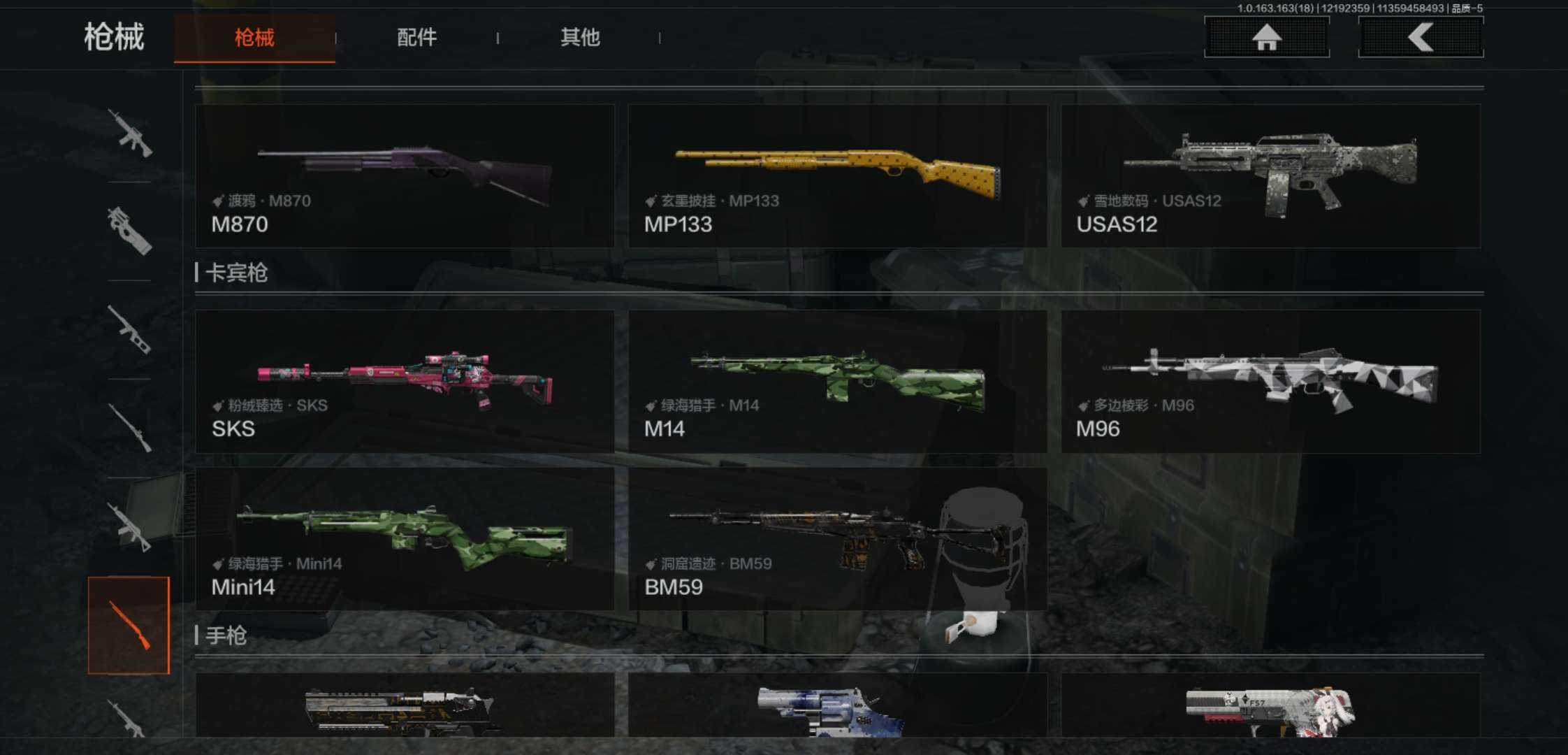Switch to the 枪械 tab
1568x755 pixels.
tap(254, 38)
